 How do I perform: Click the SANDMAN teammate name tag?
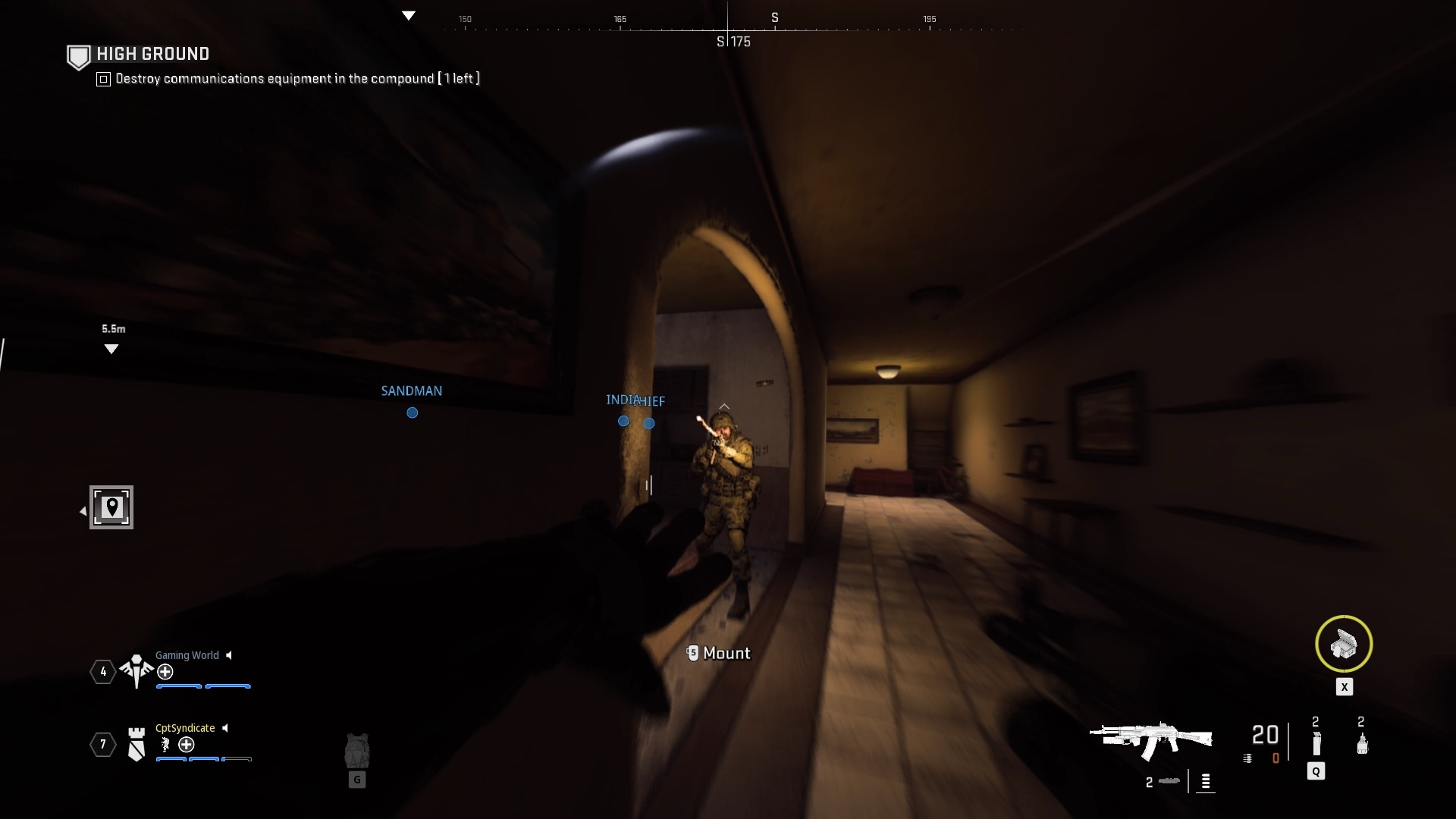412,391
